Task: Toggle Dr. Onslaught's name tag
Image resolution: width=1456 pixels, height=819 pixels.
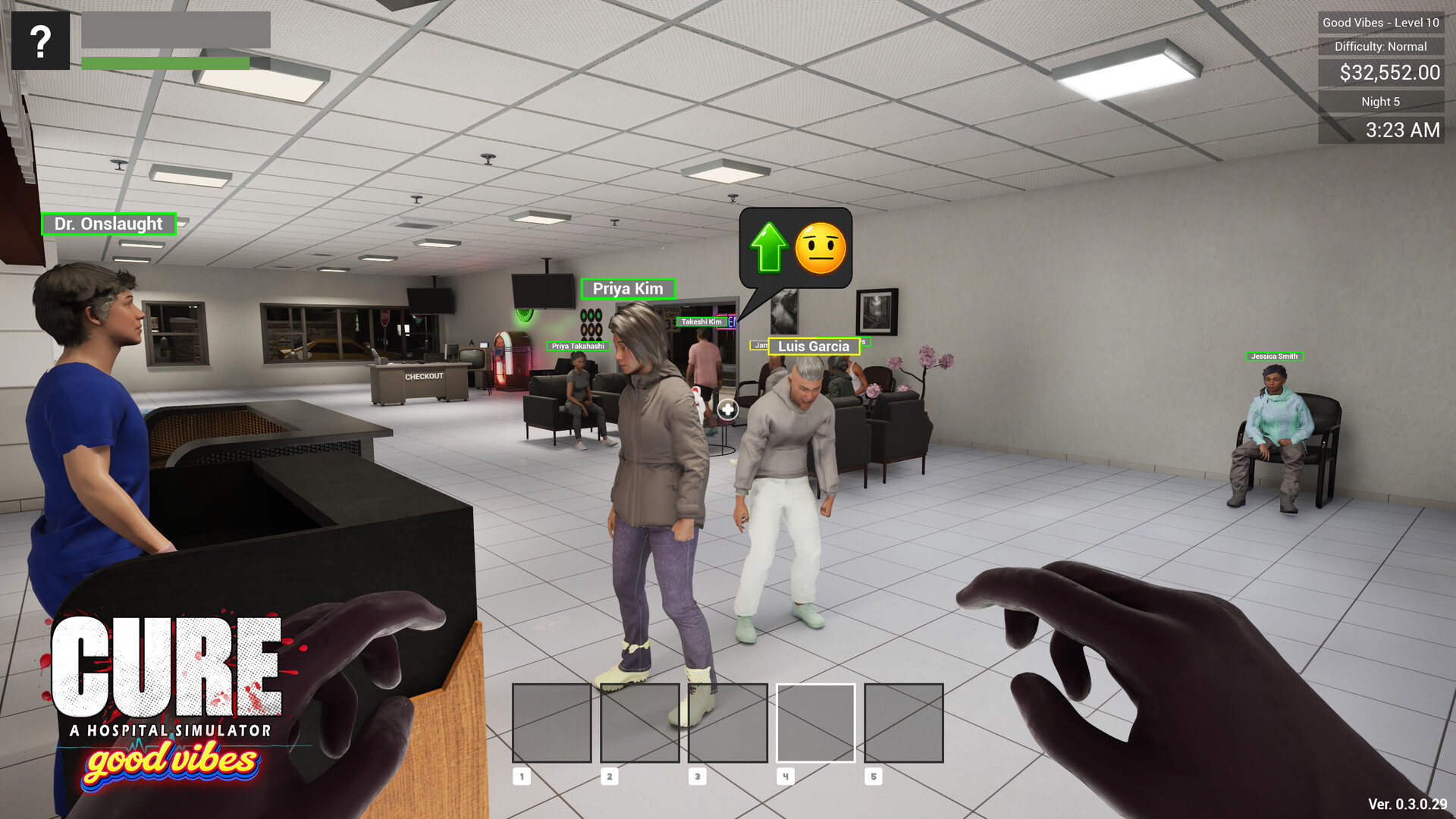Action: 109,224
